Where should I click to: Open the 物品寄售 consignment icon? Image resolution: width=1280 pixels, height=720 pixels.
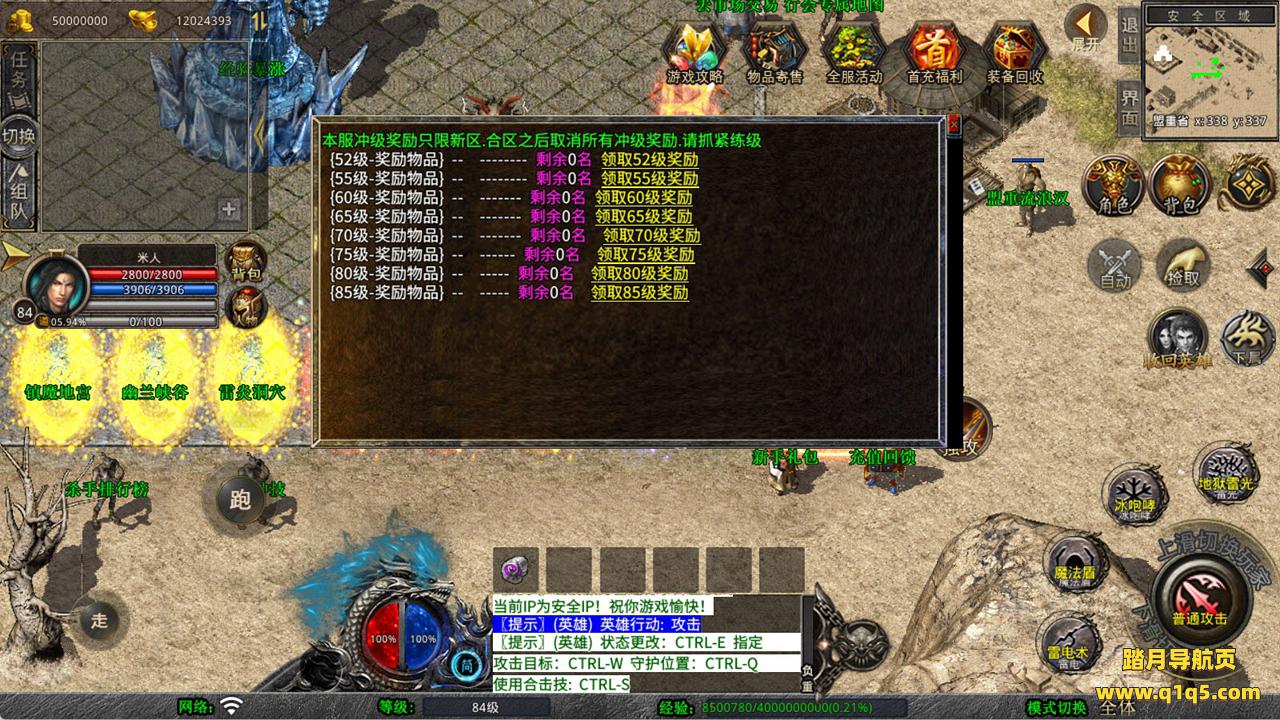pyautogui.click(x=775, y=53)
